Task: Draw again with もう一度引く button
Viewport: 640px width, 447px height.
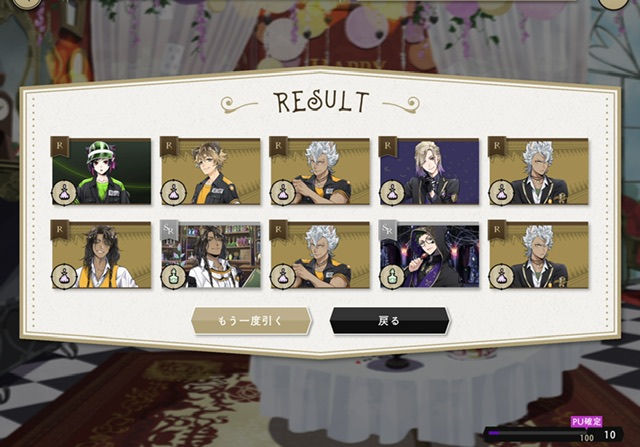Action: [252, 321]
